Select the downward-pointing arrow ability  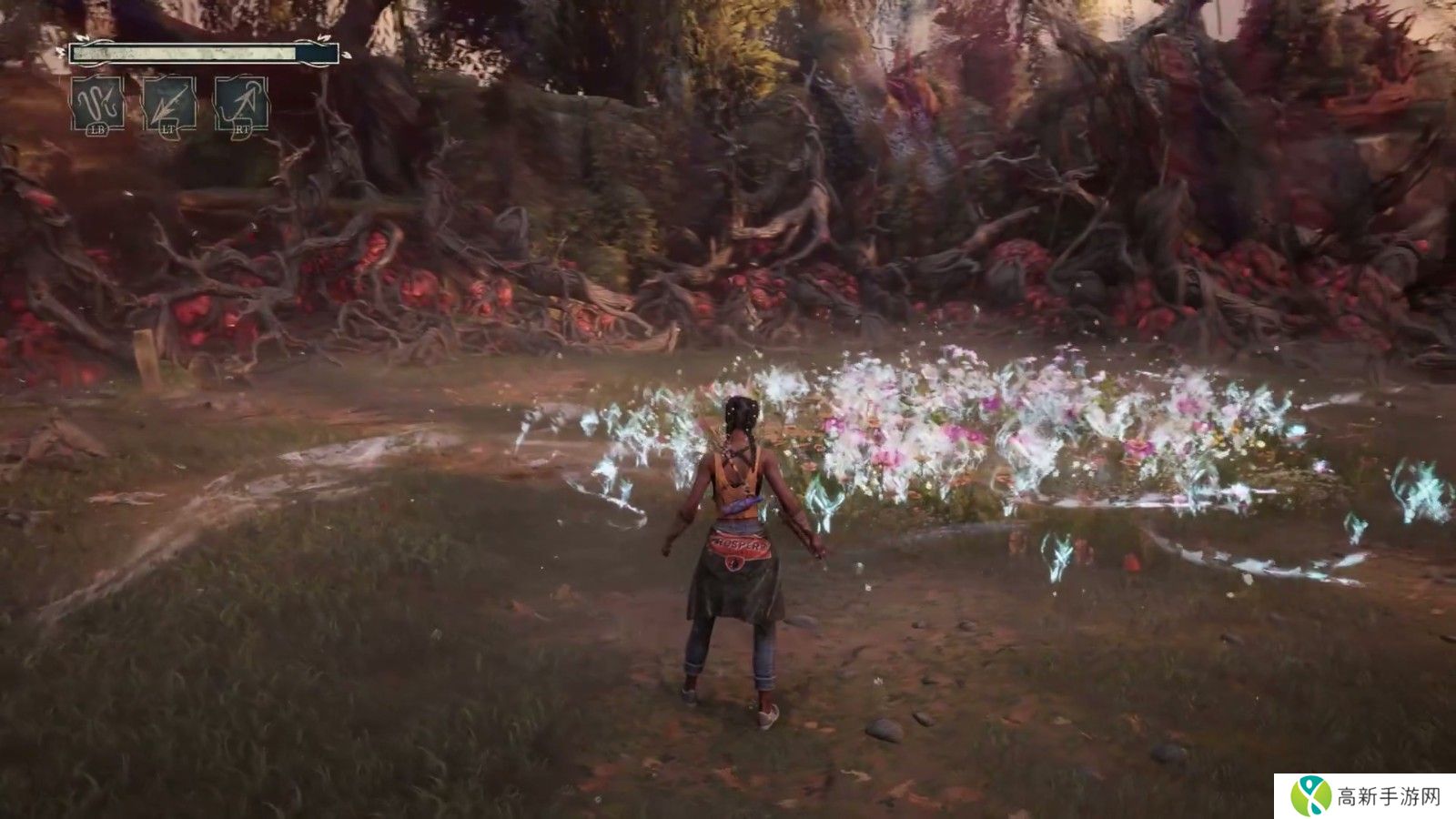(x=169, y=103)
